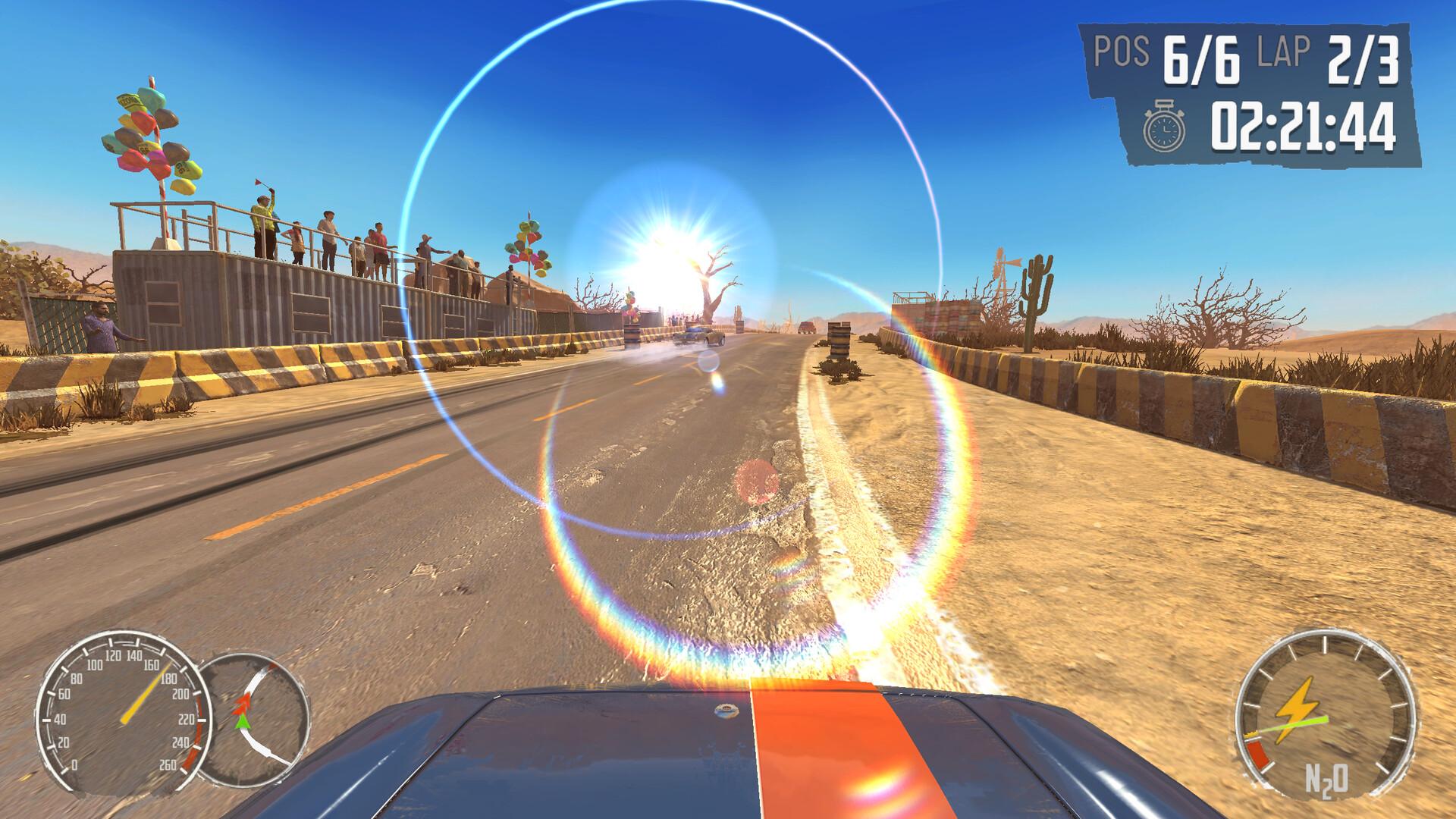Toggle the race timer 02:21:44 display

coord(1304,125)
